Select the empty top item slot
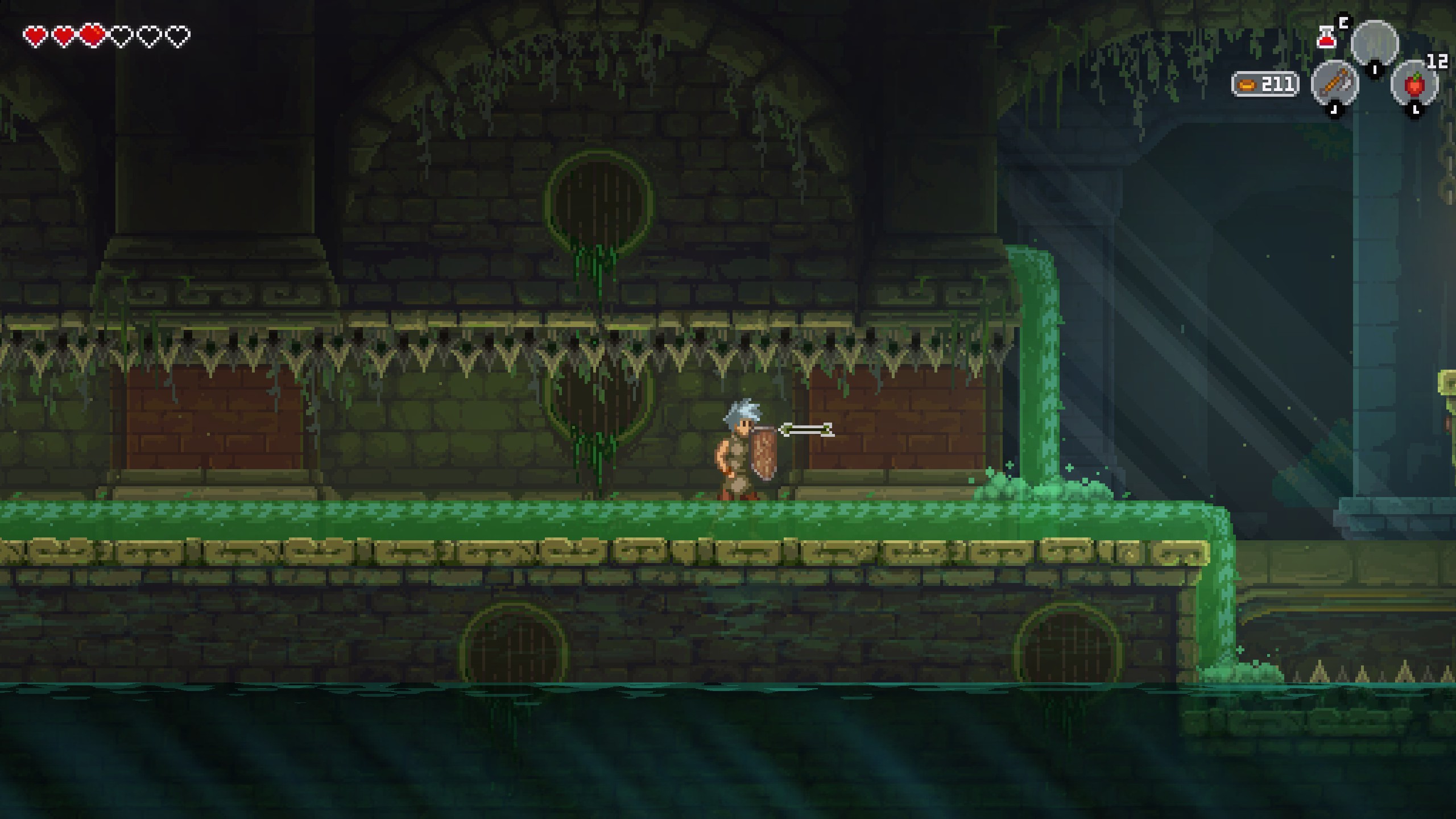The width and height of the screenshot is (1456, 819). [x=1375, y=44]
